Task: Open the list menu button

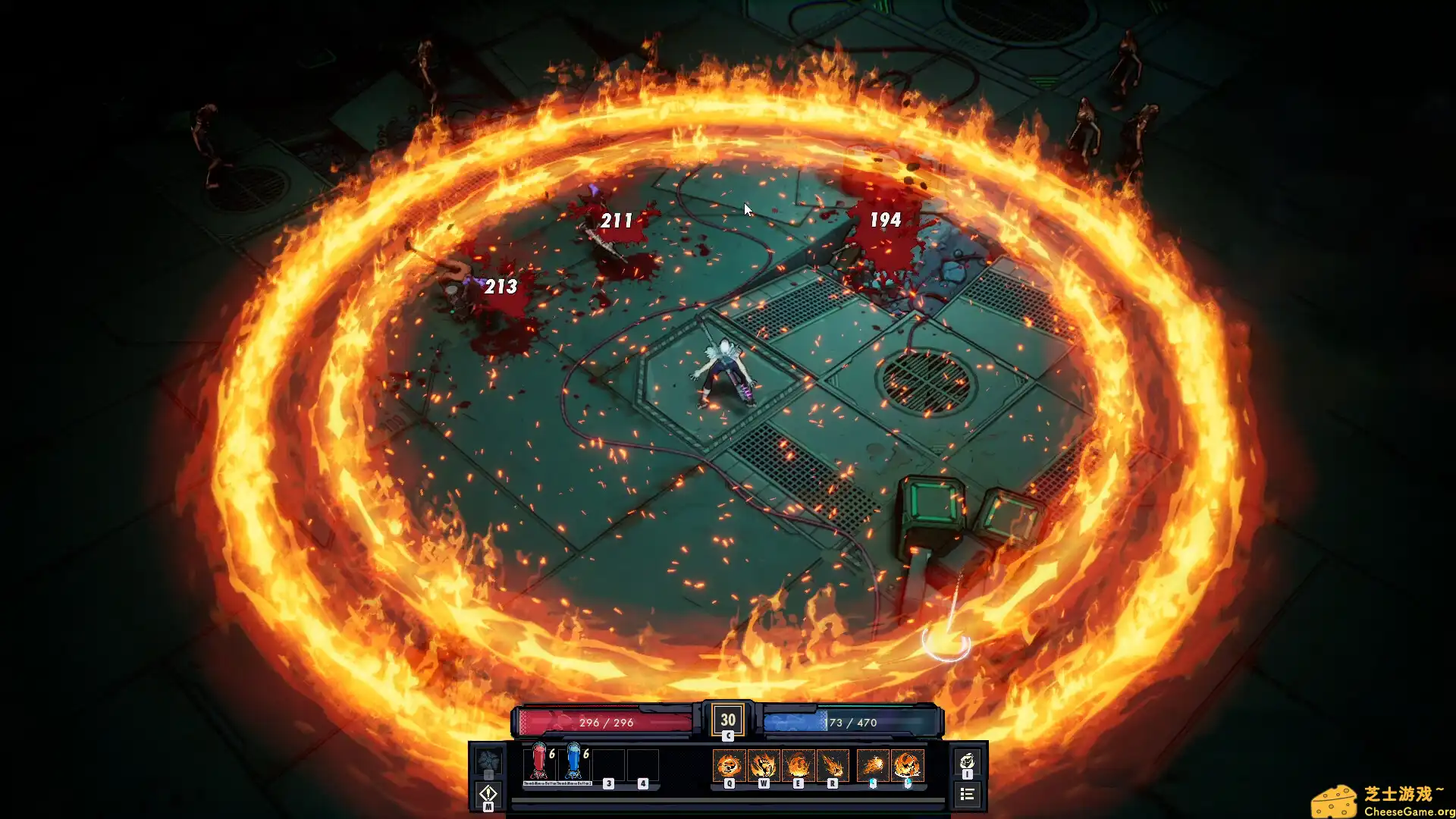Action: (x=967, y=794)
